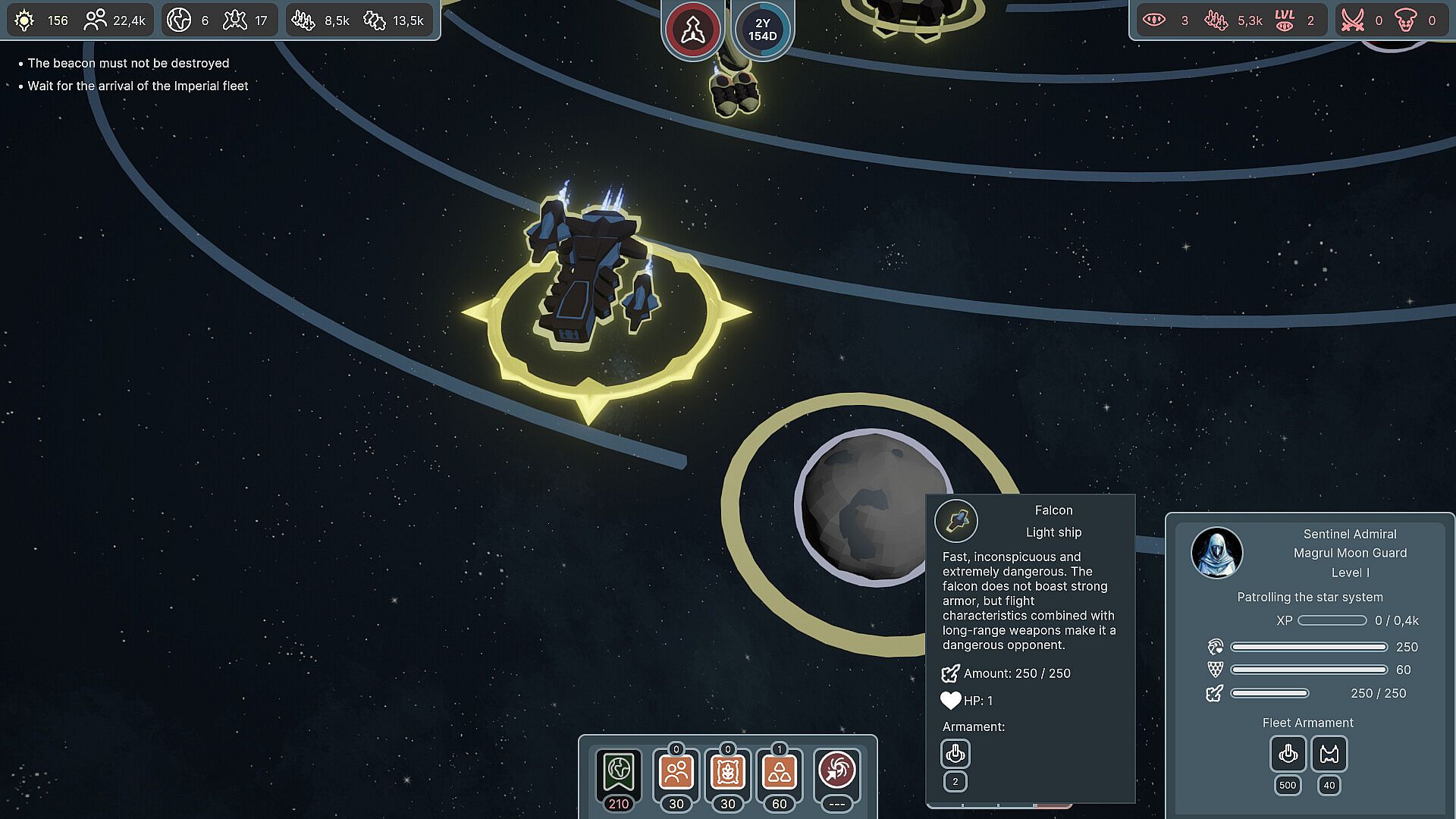This screenshot has height=819, width=1456.
Task: Select the green planet banner icon
Action: coord(619,772)
